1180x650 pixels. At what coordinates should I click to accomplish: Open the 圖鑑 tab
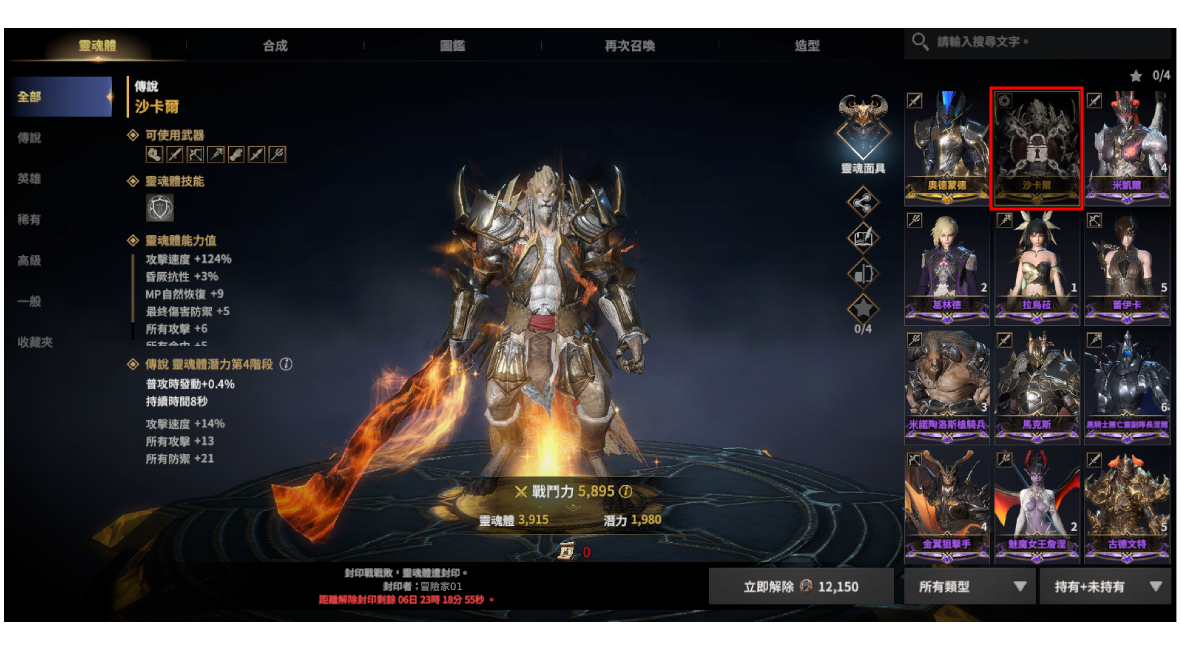(452, 46)
